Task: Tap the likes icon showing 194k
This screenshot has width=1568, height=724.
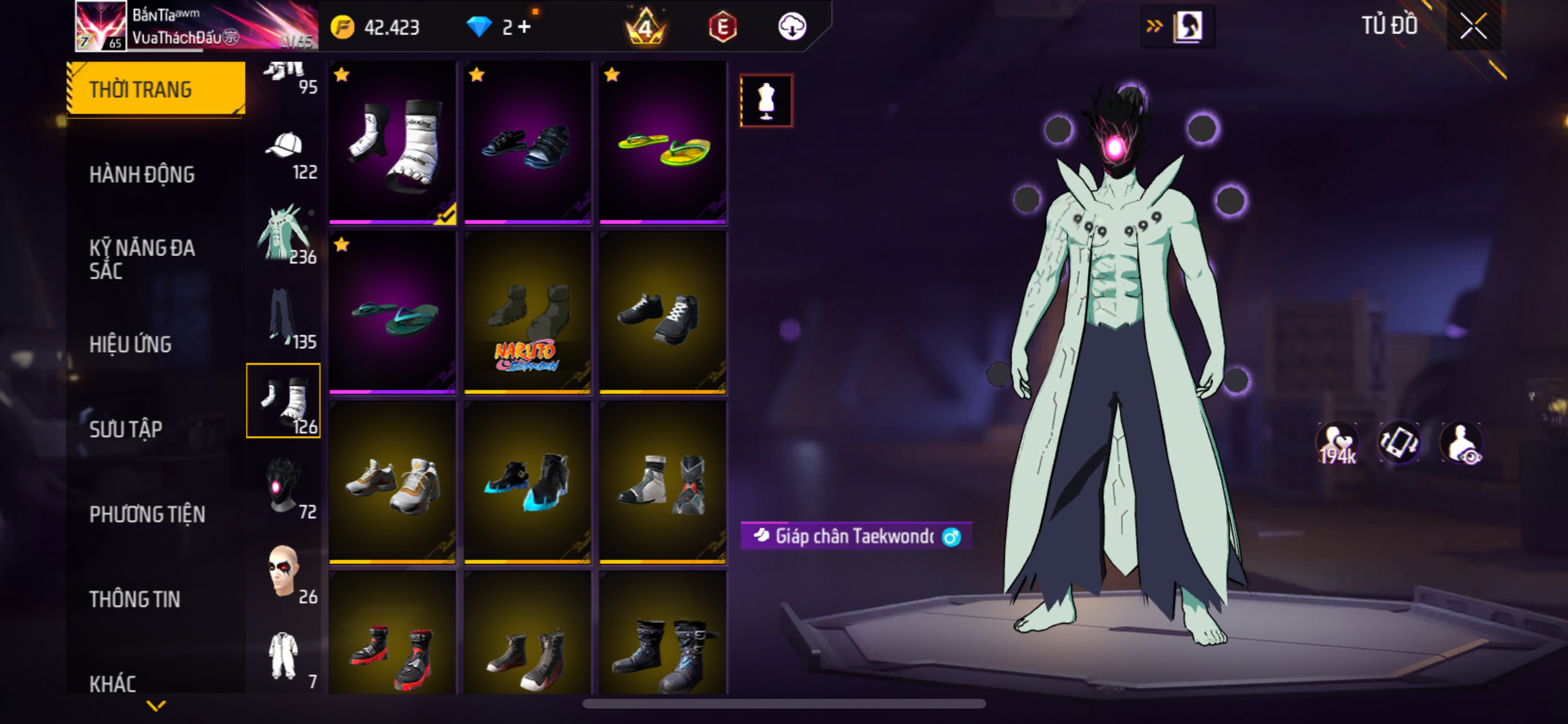Action: (1338, 444)
